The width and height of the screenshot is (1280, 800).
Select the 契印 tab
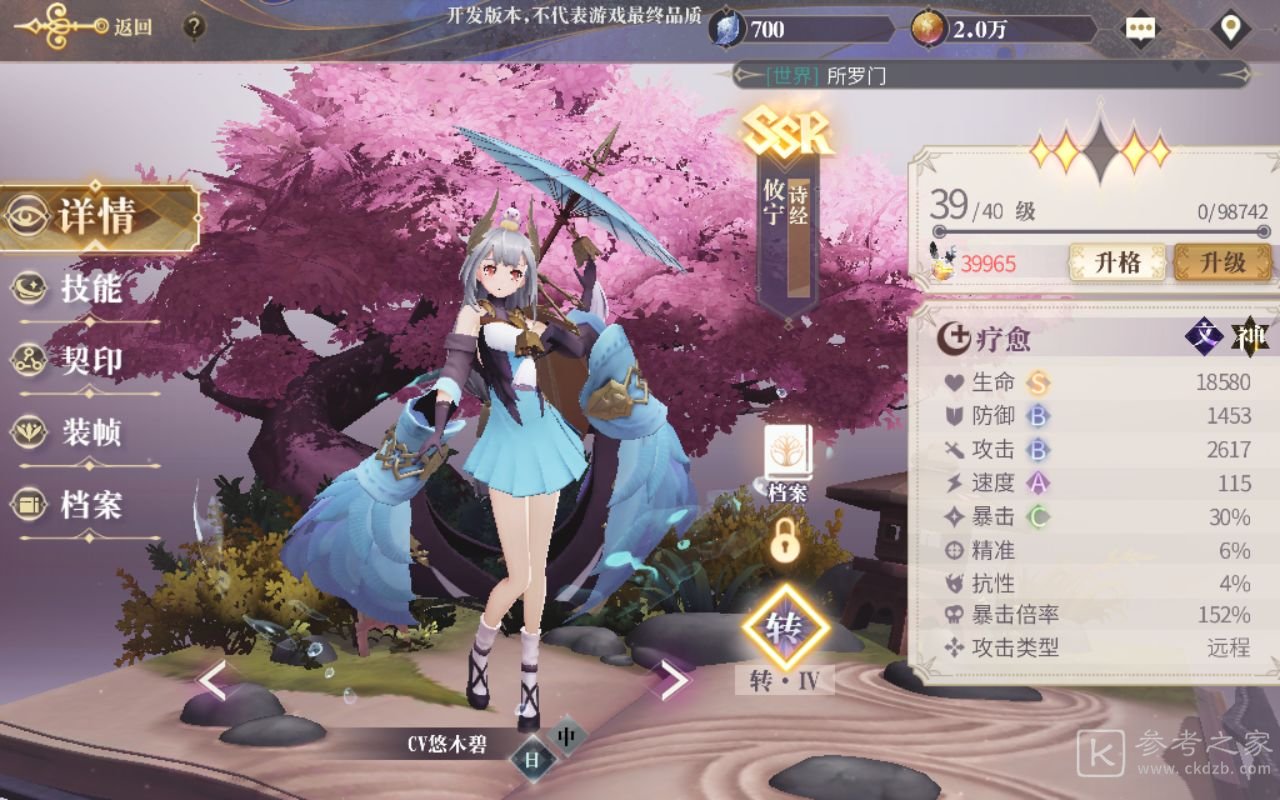pyautogui.click(x=88, y=360)
